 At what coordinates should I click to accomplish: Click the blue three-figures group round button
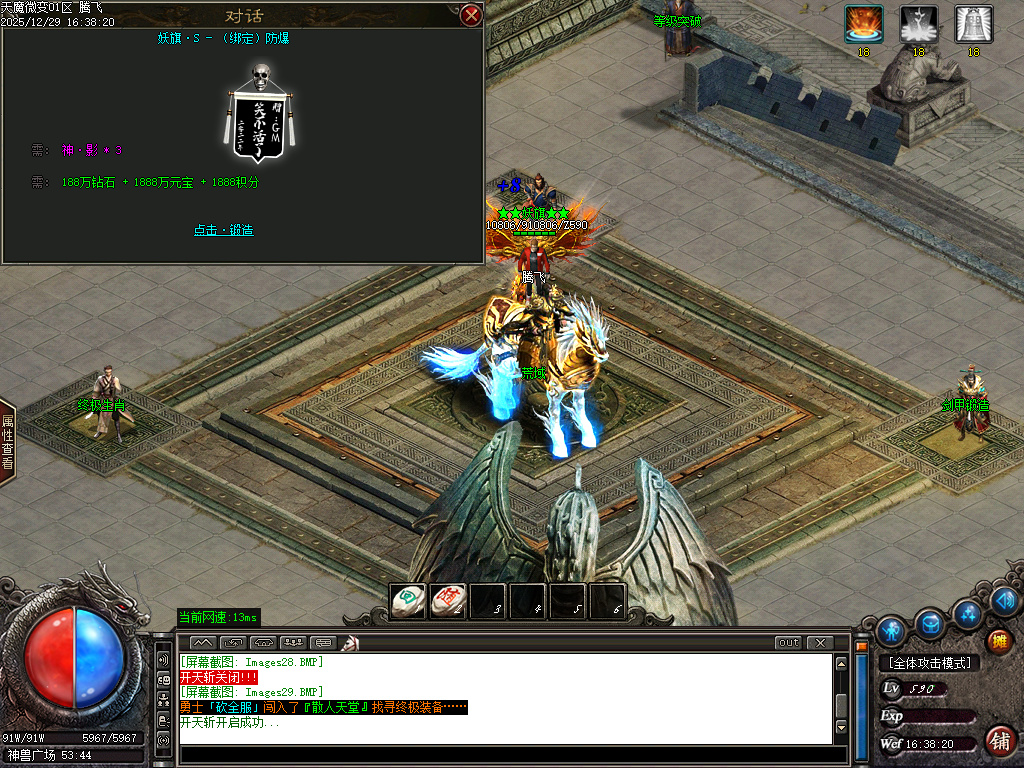click(x=967, y=612)
